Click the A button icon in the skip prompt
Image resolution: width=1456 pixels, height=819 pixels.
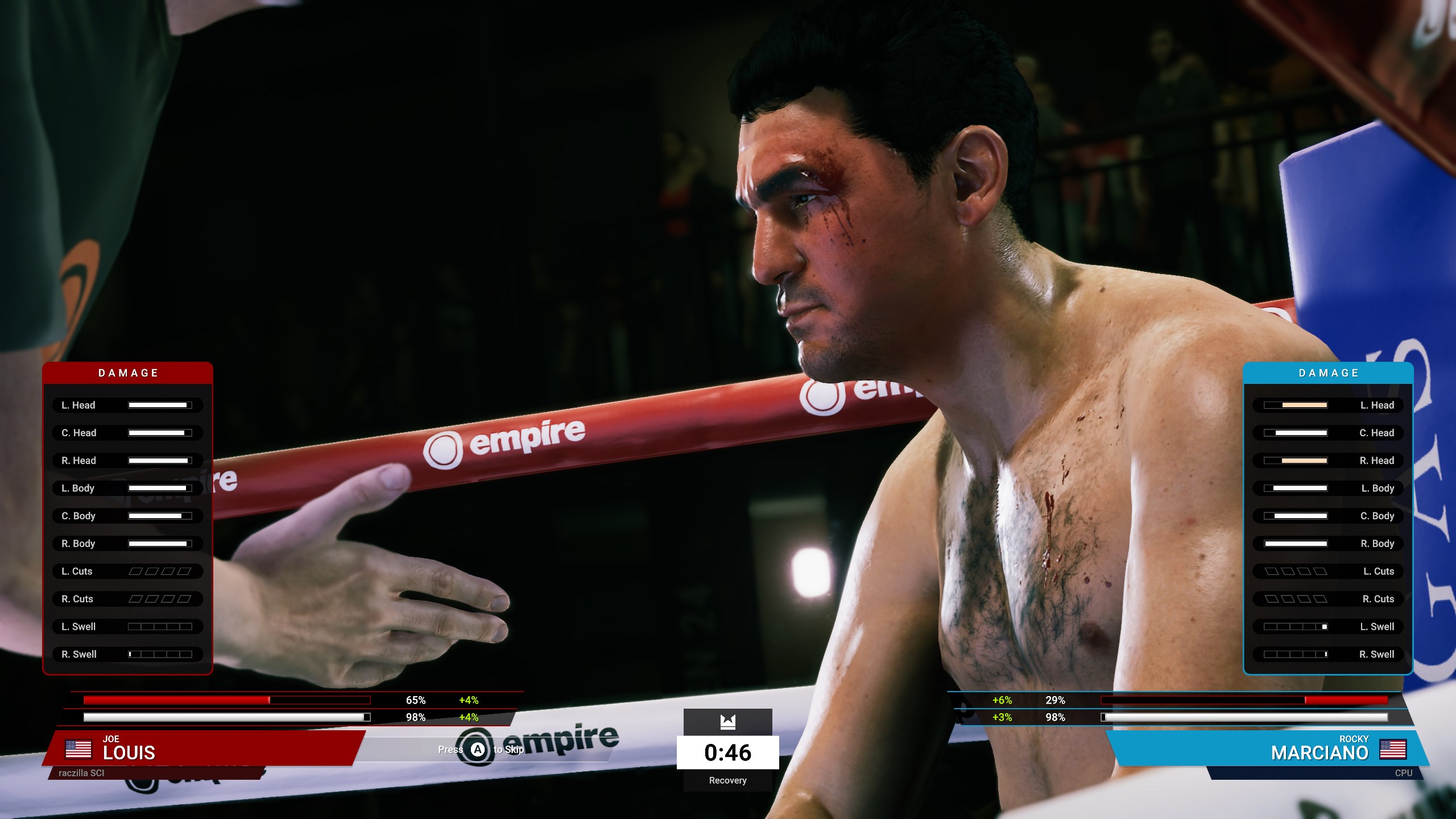pos(478,750)
